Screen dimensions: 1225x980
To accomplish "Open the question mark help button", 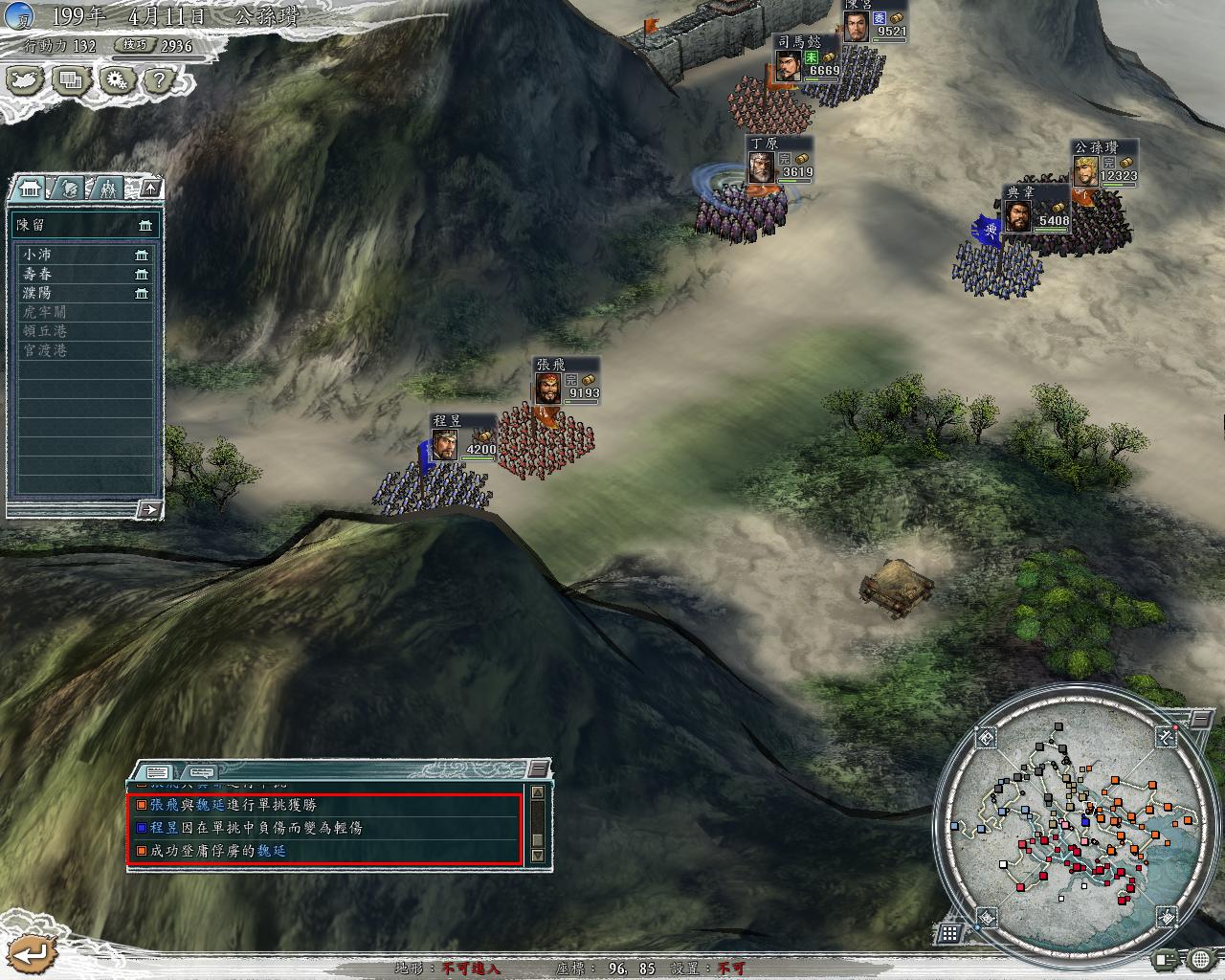I will [x=160, y=80].
